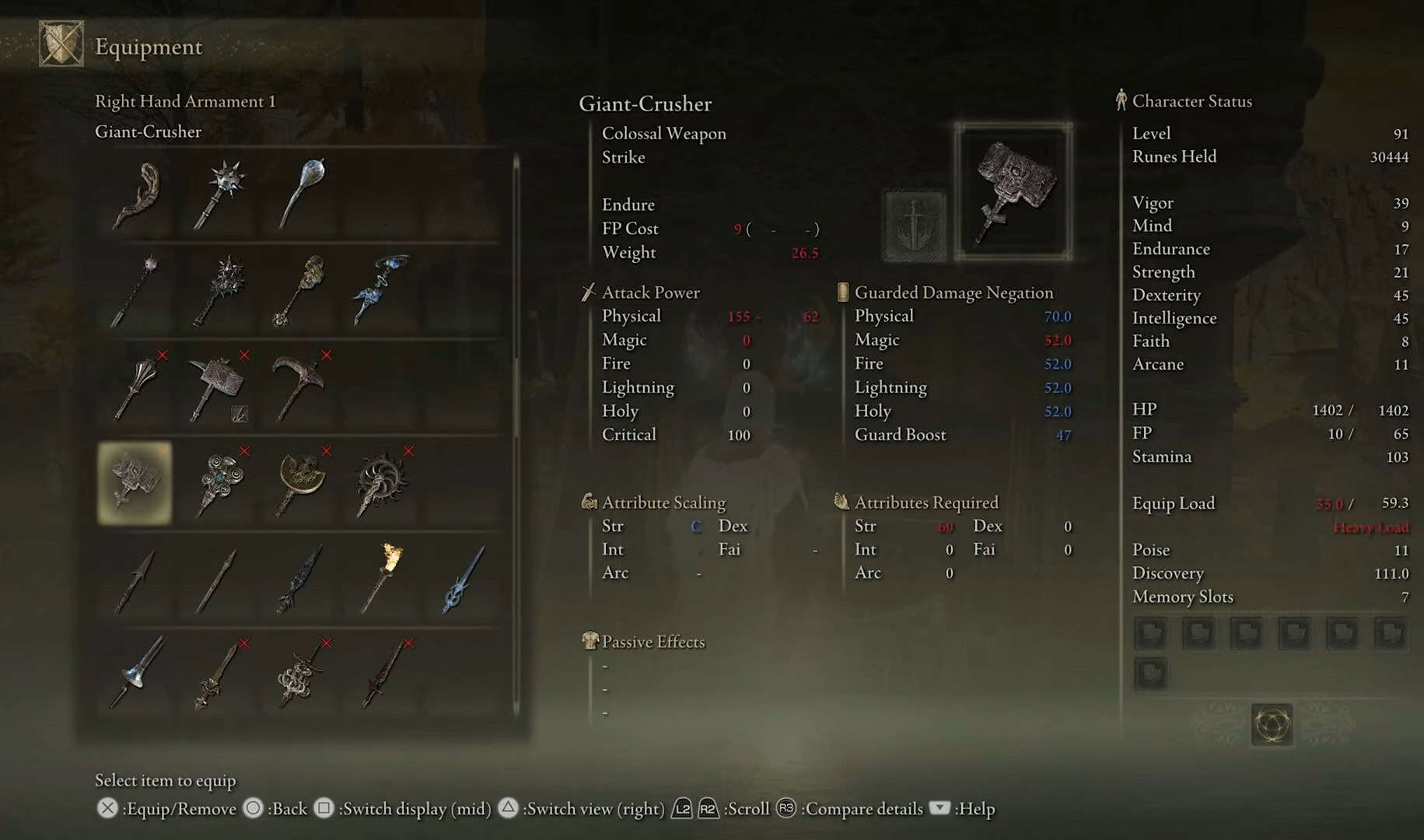Click the Giant-Crusher preview image
This screenshot has height=840, width=1424.
[x=1013, y=191]
